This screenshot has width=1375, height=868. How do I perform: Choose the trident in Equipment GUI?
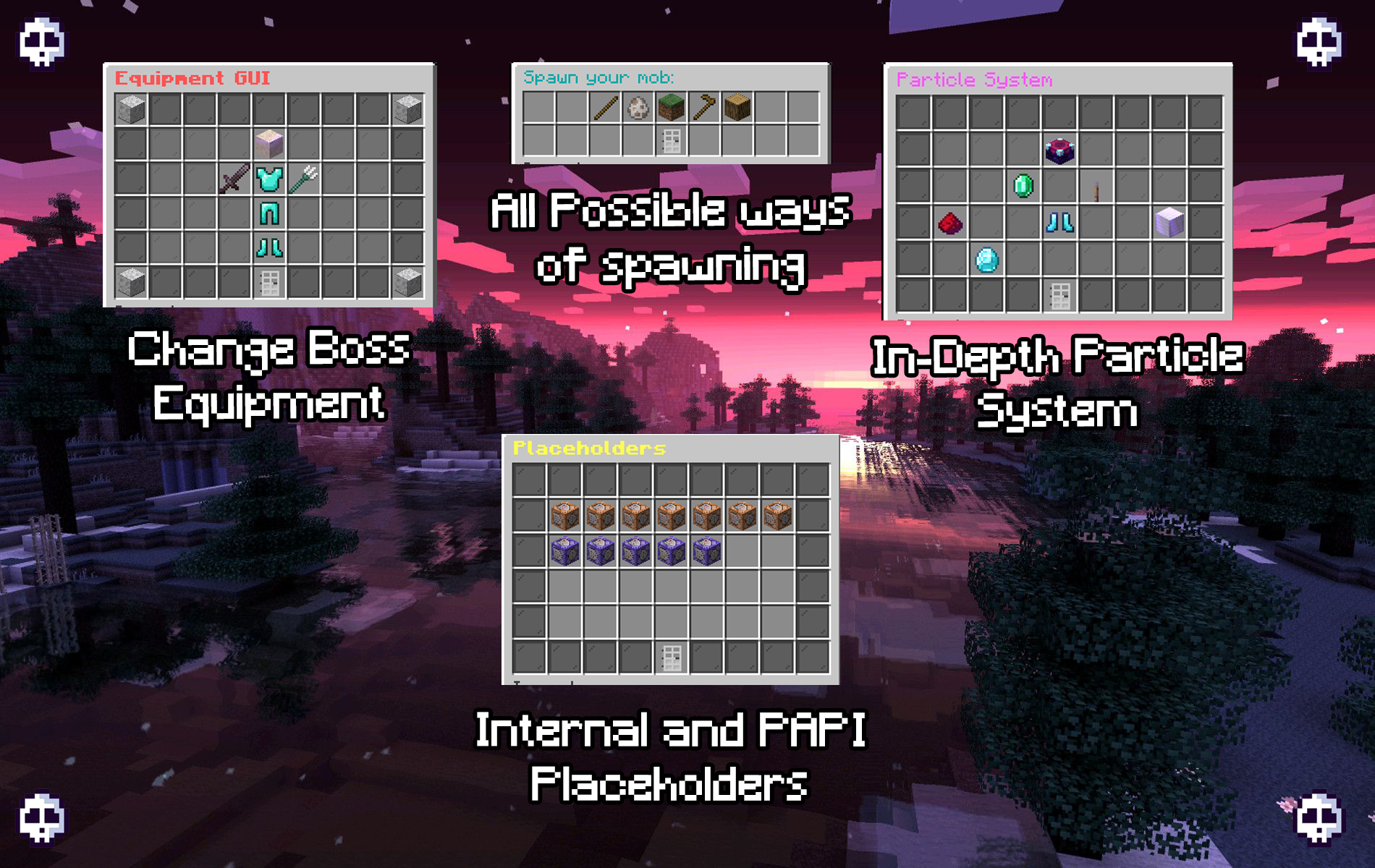coord(303,178)
